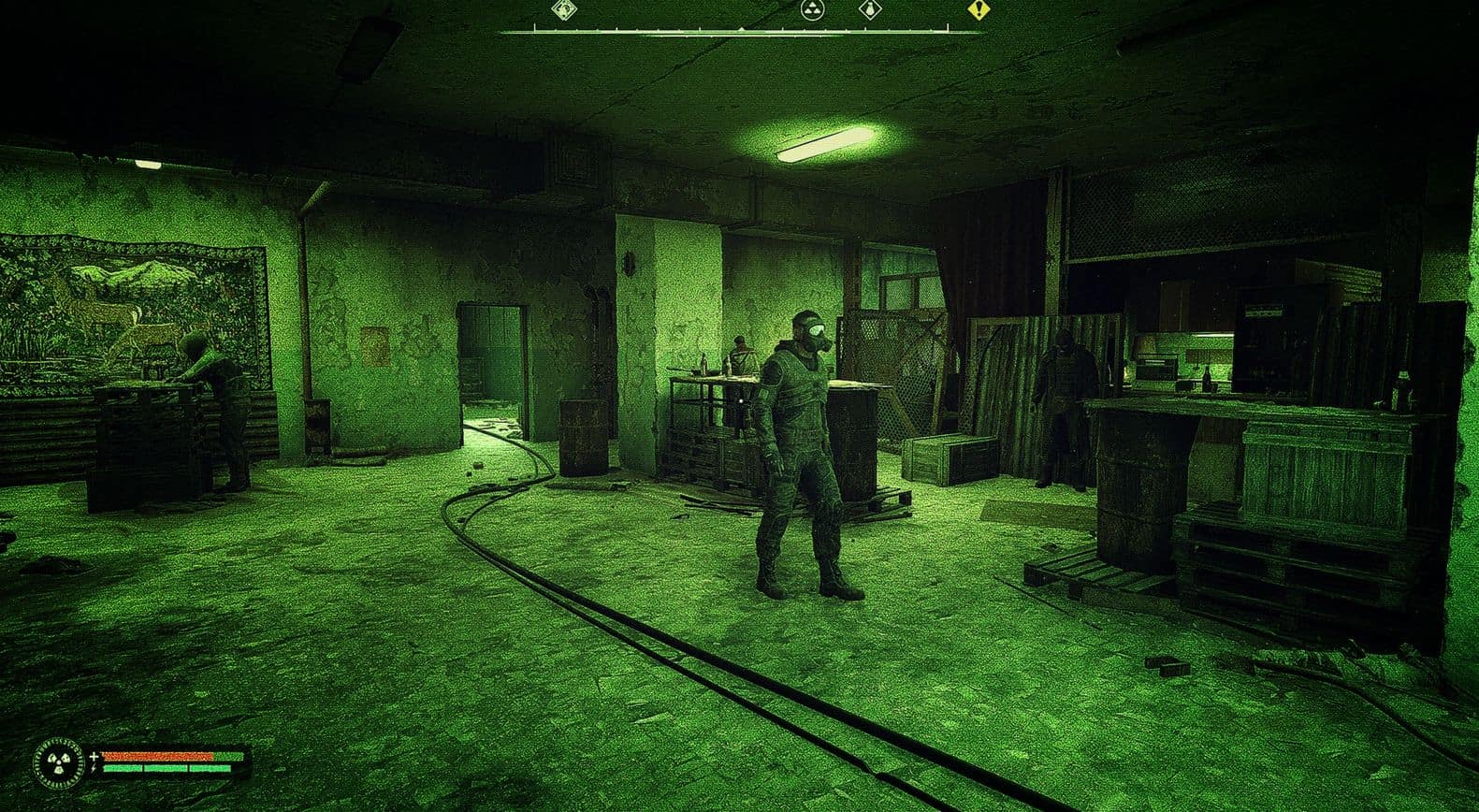This screenshot has height=812, width=1479.
Task: Click the leftmost diamond compass marker
Action: pos(563,10)
